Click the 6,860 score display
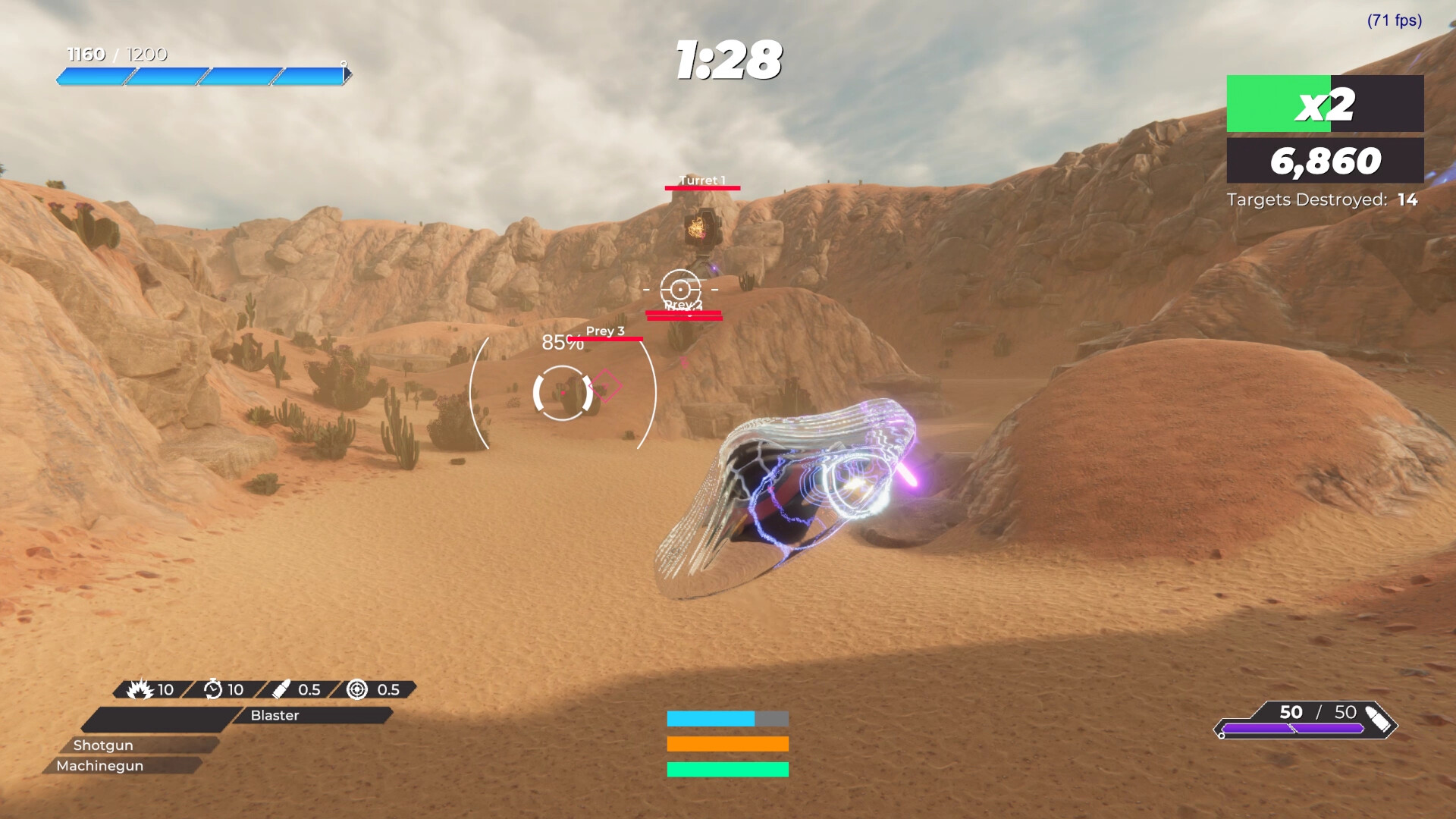1456x819 pixels. [1326, 160]
